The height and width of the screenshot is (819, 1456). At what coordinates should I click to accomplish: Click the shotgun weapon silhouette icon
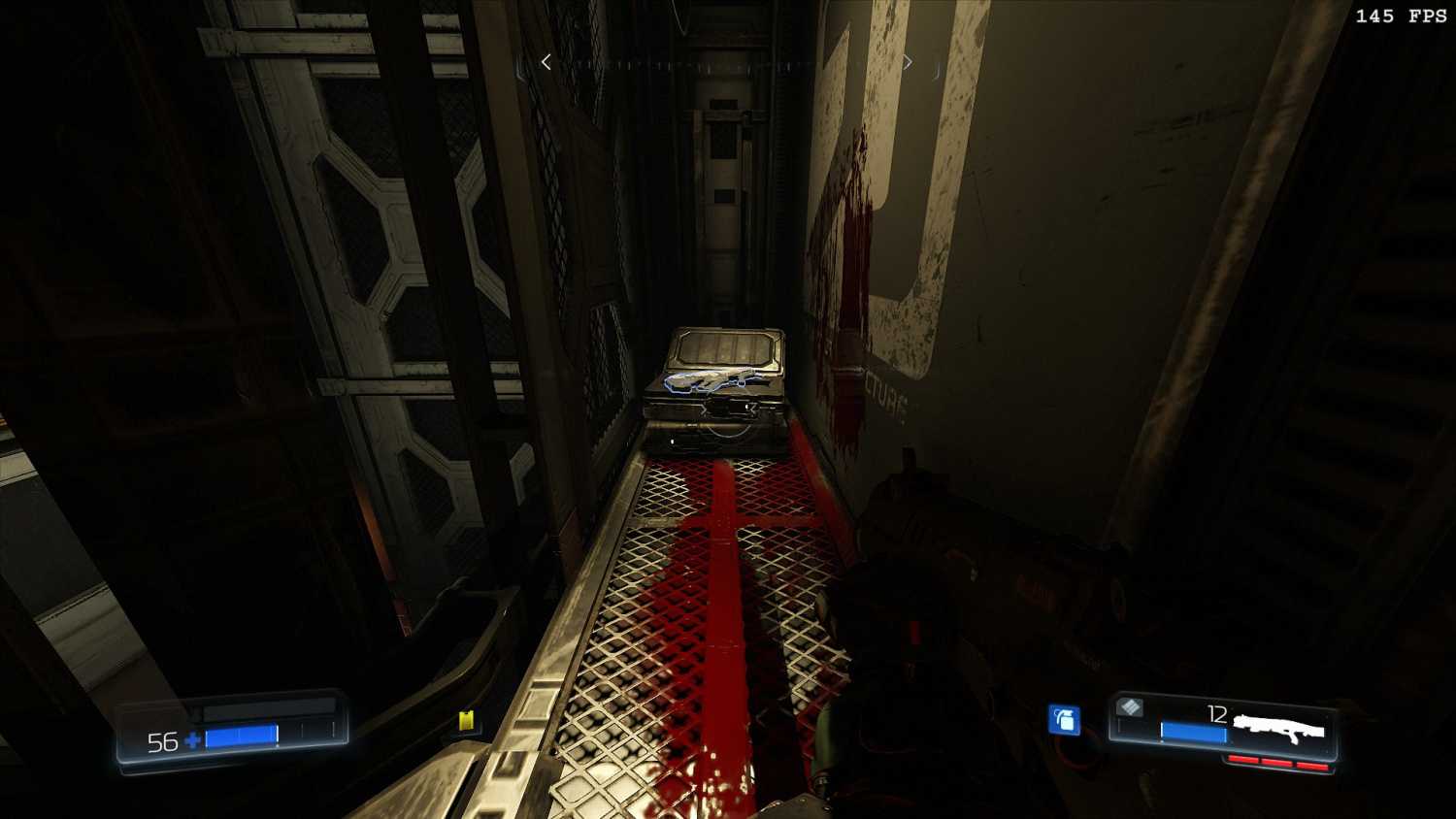[x=1278, y=727]
